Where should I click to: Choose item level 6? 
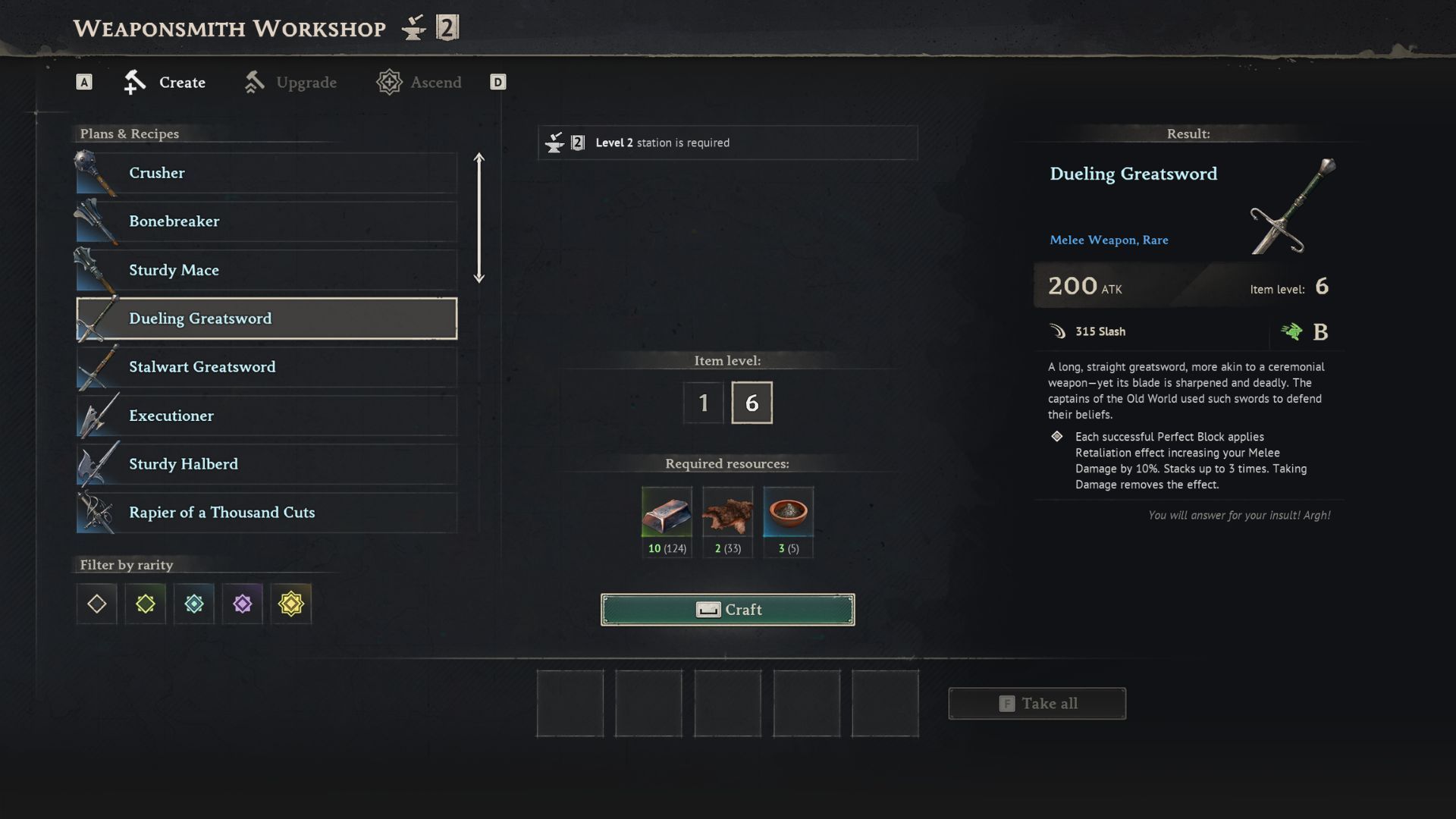coord(752,403)
